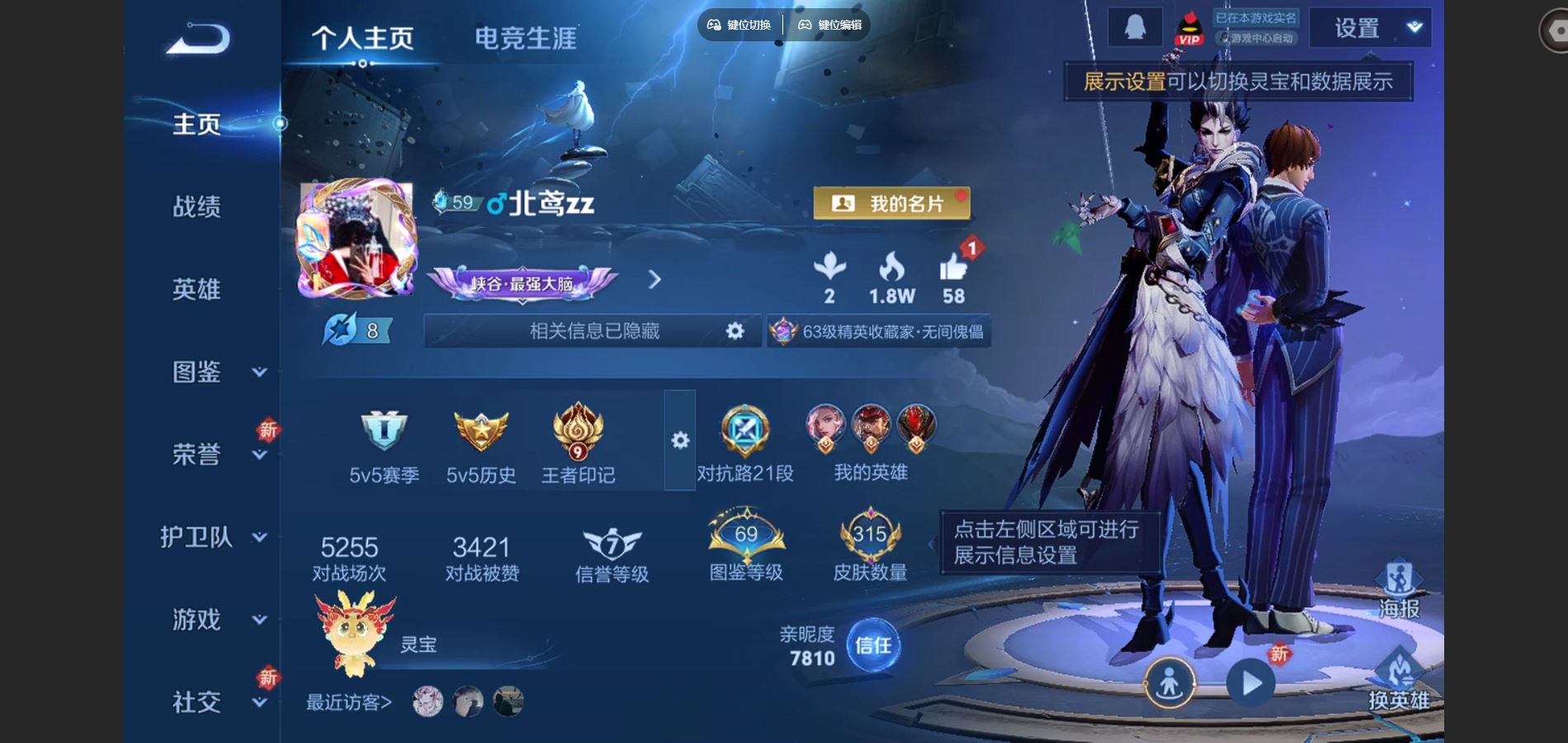This screenshot has height=743, width=1568.
Task: Open the 海报 poster button
Action: pyautogui.click(x=1399, y=590)
